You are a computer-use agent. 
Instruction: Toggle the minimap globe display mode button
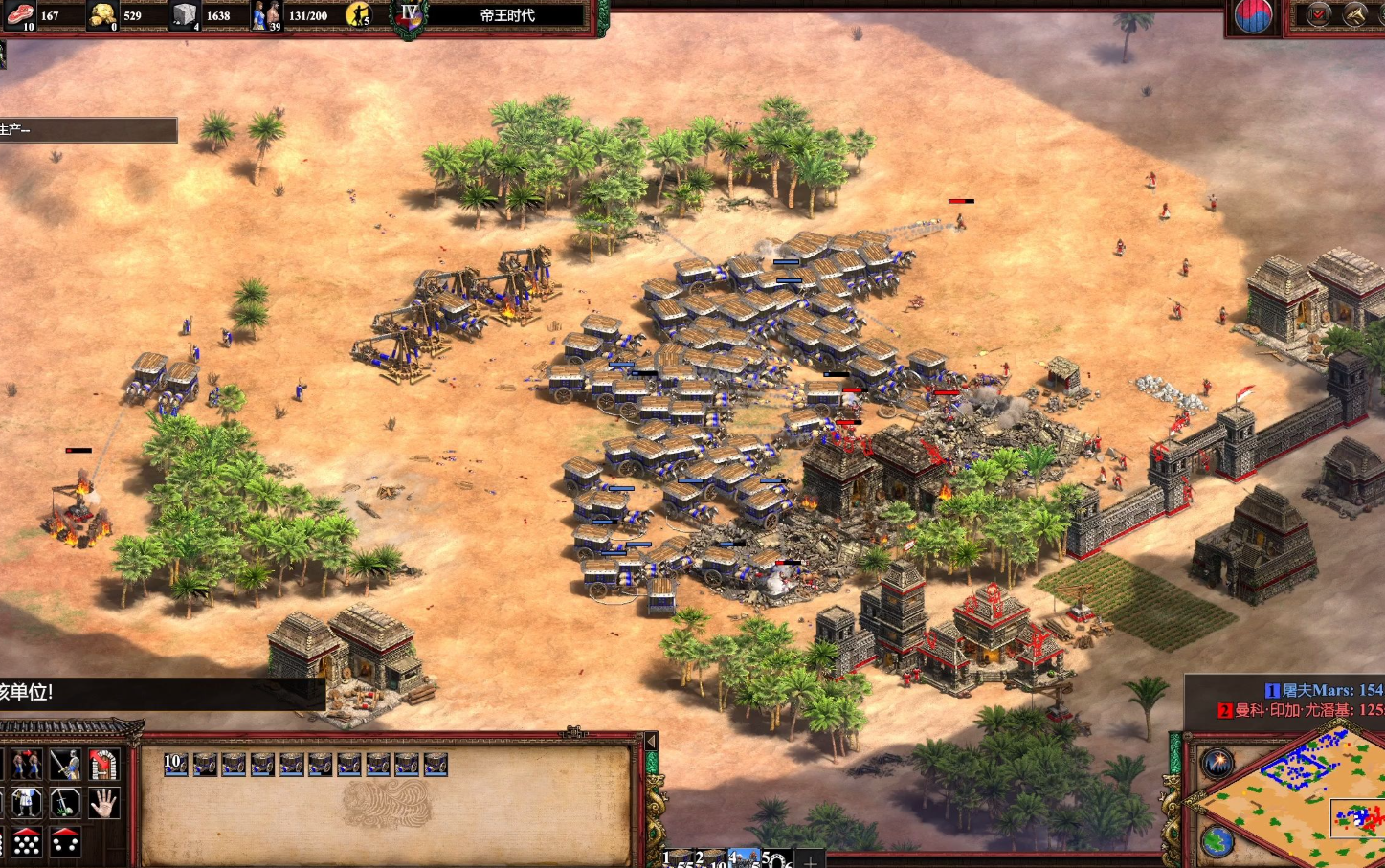(x=1217, y=841)
